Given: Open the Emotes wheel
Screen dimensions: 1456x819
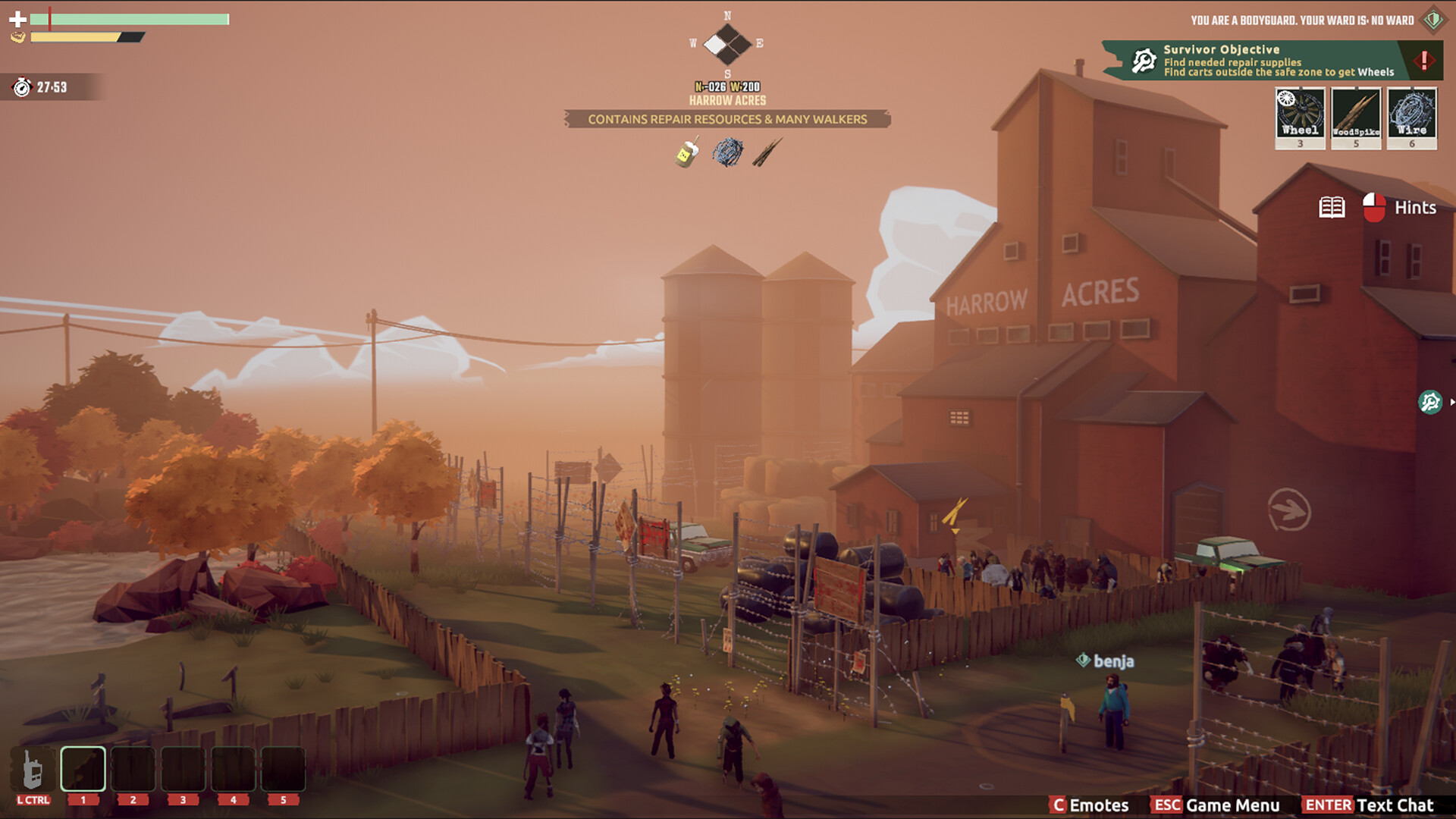Looking at the screenshot, I should 1090,805.
